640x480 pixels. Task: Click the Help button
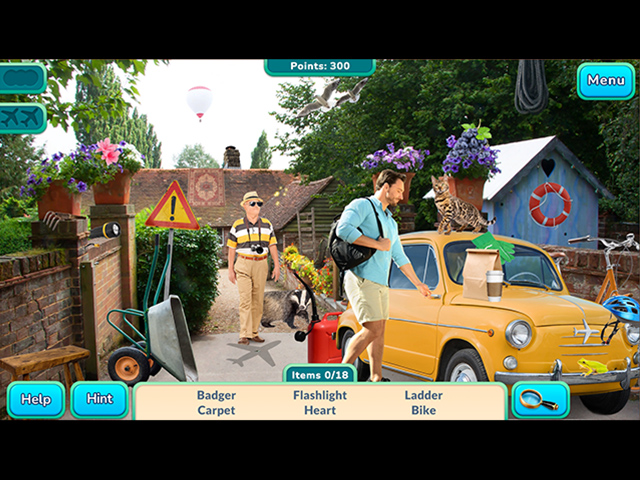36,399
